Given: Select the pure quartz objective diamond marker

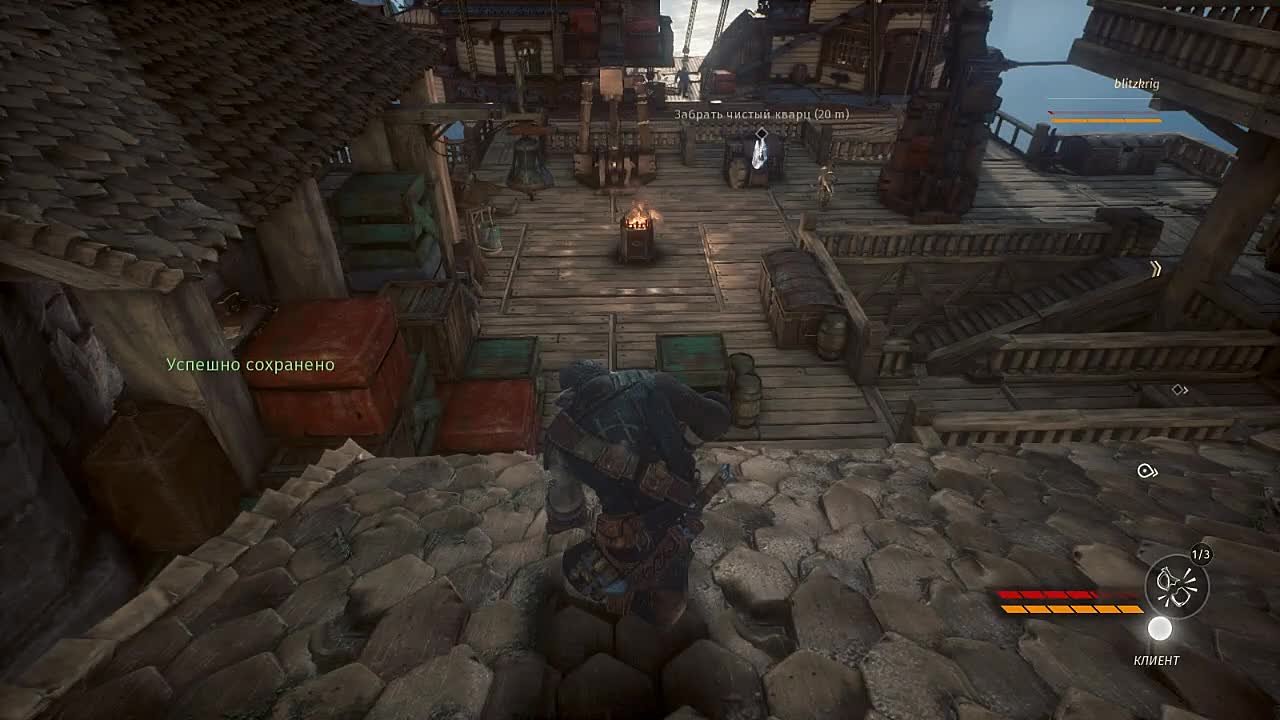Looking at the screenshot, I should (761, 133).
